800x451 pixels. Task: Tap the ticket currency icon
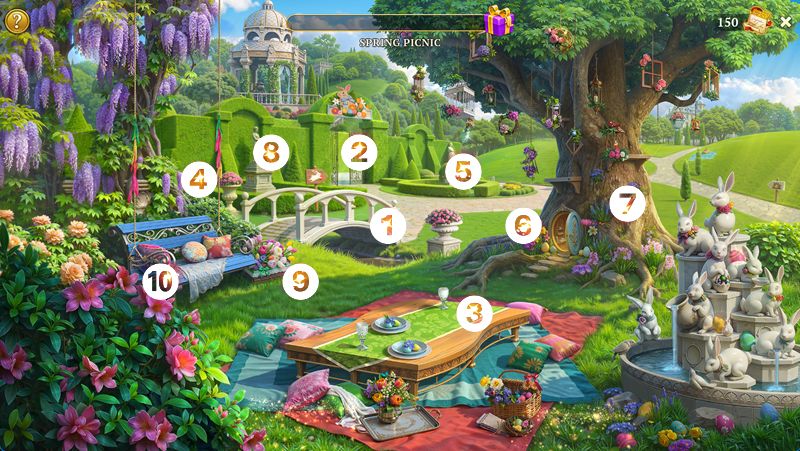tap(758, 21)
